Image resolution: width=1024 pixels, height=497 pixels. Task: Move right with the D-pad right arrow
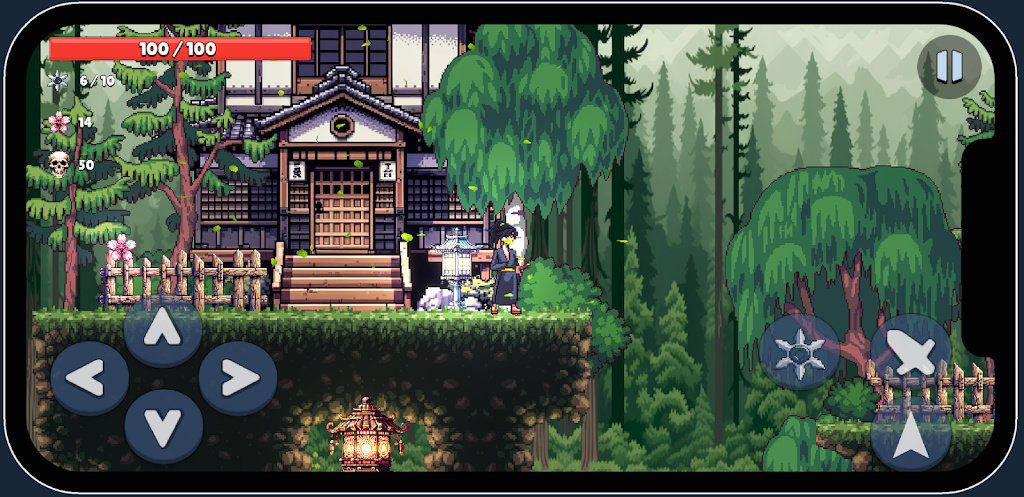coord(237,378)
